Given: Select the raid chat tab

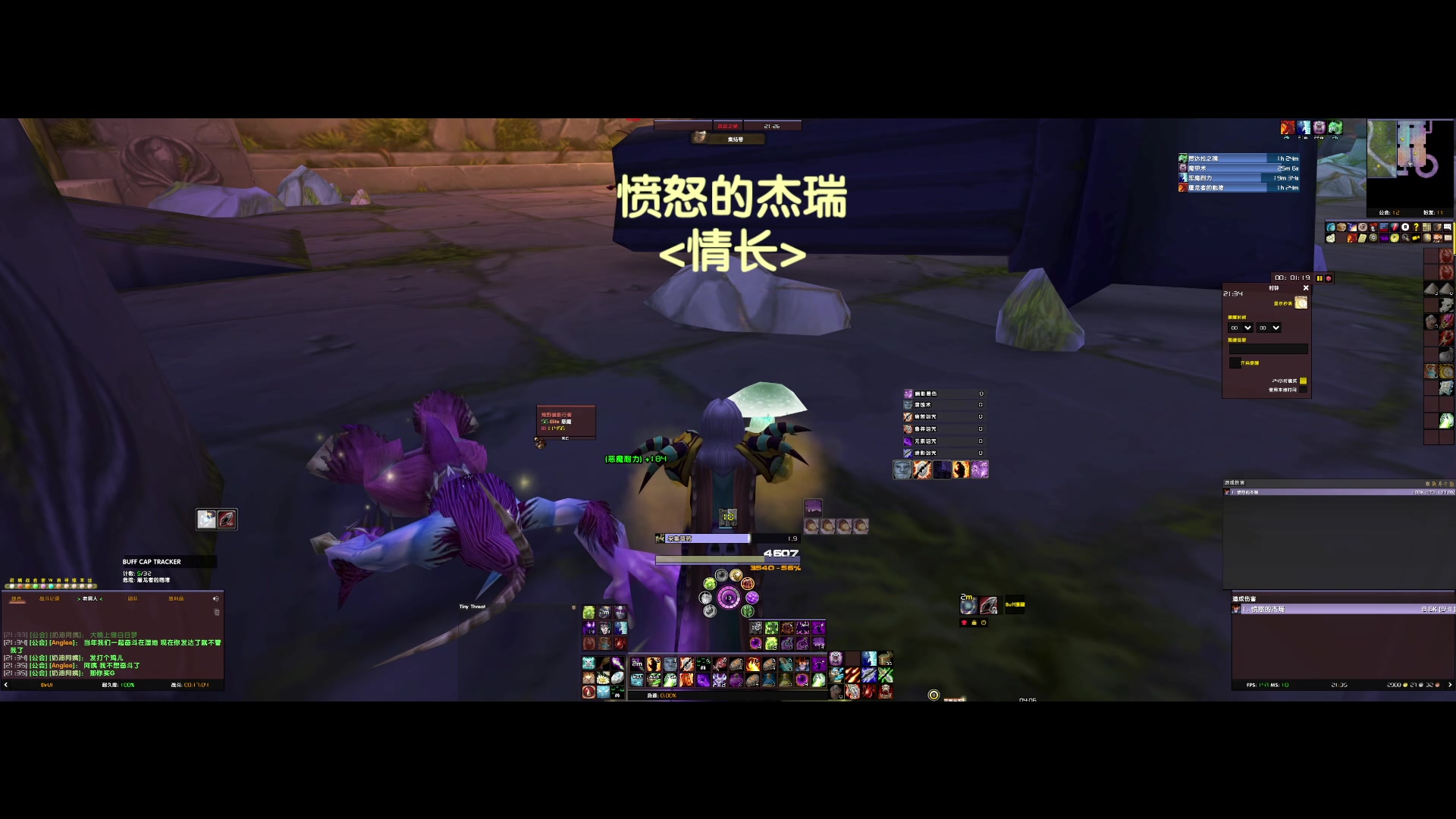Looking at the screenshot, I should 132,599.
